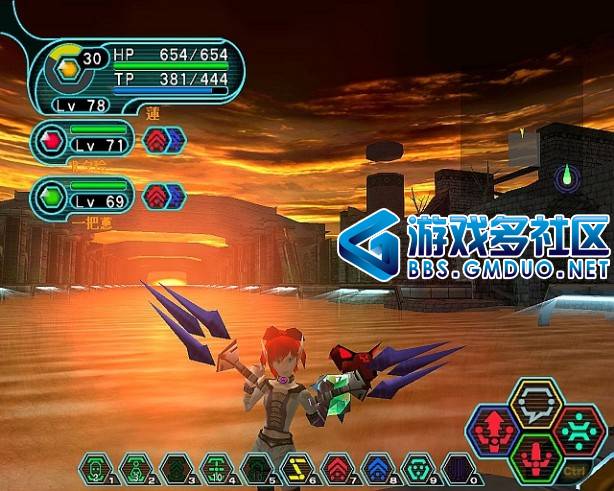Select the dark purple quick slot 0
This screenshot has height=491, width=614.
point(456,468)
